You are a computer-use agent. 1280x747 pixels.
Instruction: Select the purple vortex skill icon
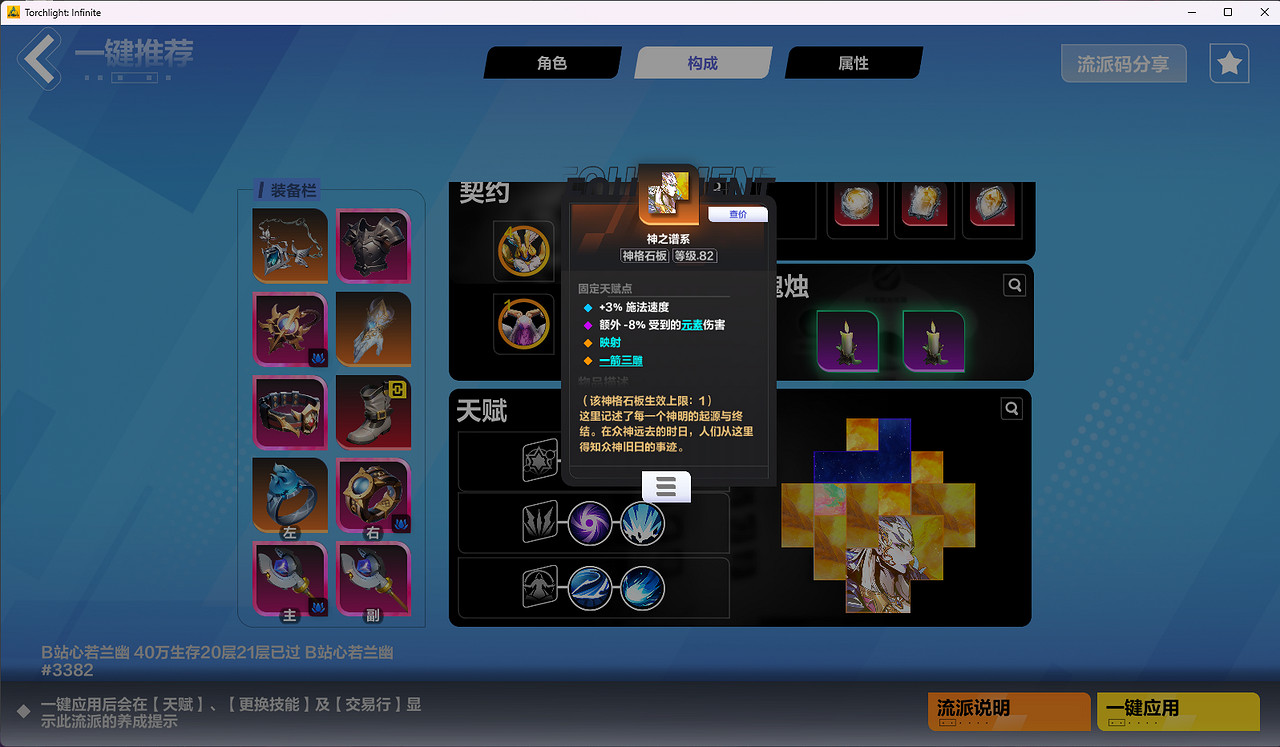pyautogui.click(x=590, y=523)
